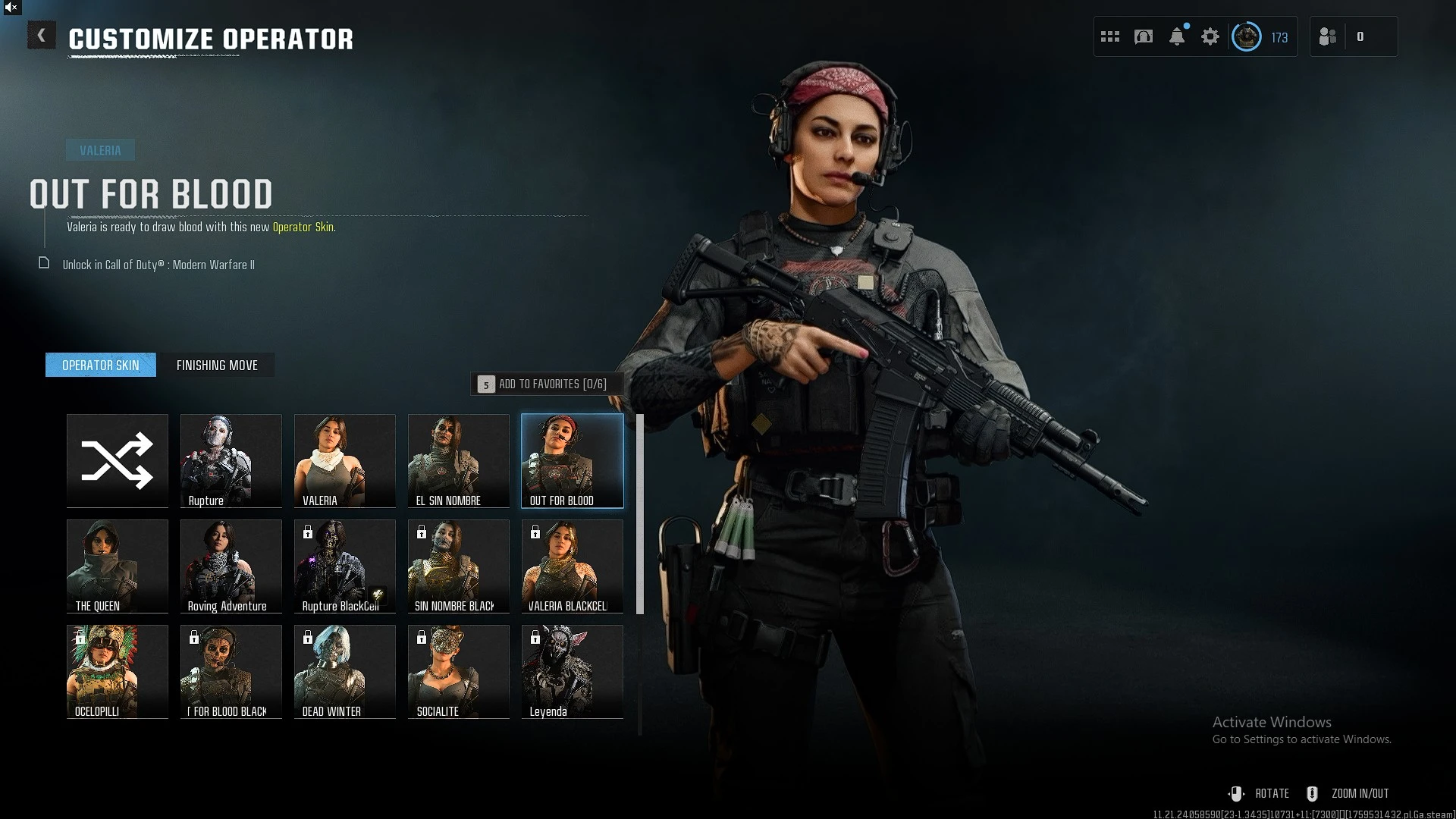This screenshot has height=819, width=1456.
Task: Open the social friends panel
Action: [x=1329, y=36]
